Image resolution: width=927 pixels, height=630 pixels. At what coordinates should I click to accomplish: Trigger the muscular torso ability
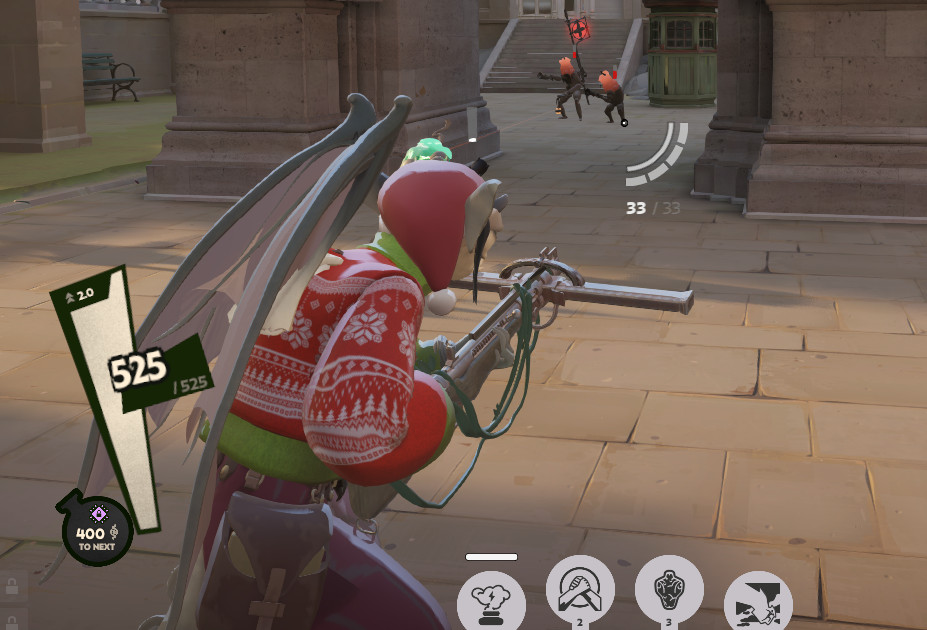click(x=669, y=590)
